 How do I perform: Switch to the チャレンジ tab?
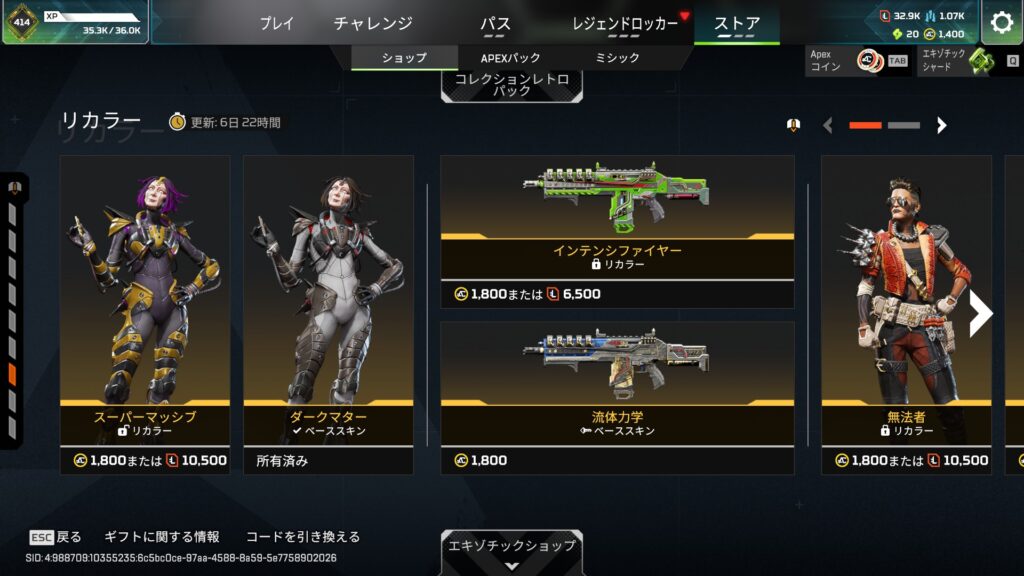(373, 23)
